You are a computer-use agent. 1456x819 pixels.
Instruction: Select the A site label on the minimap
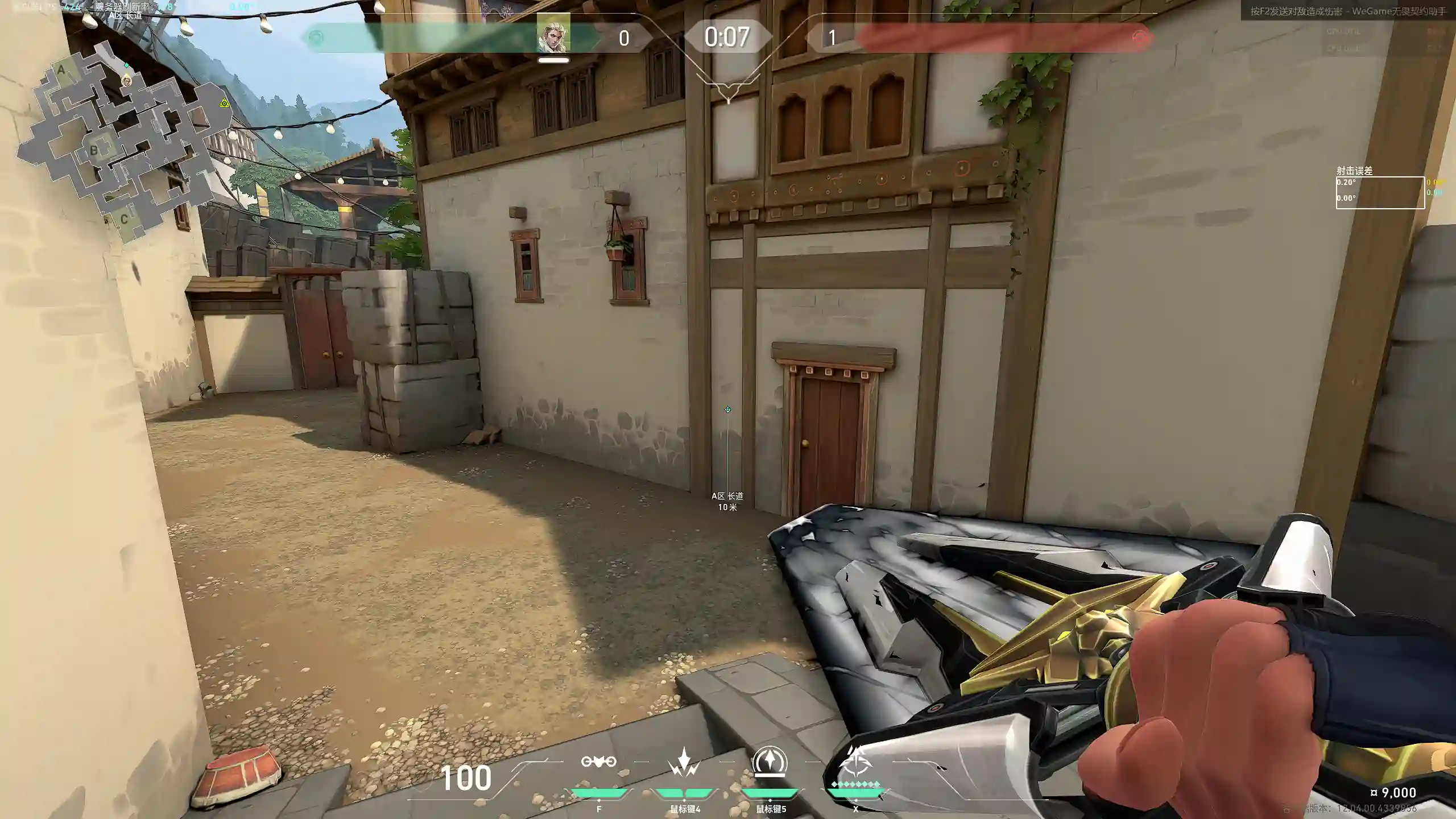pyautogui.click(x=61, y=70)
